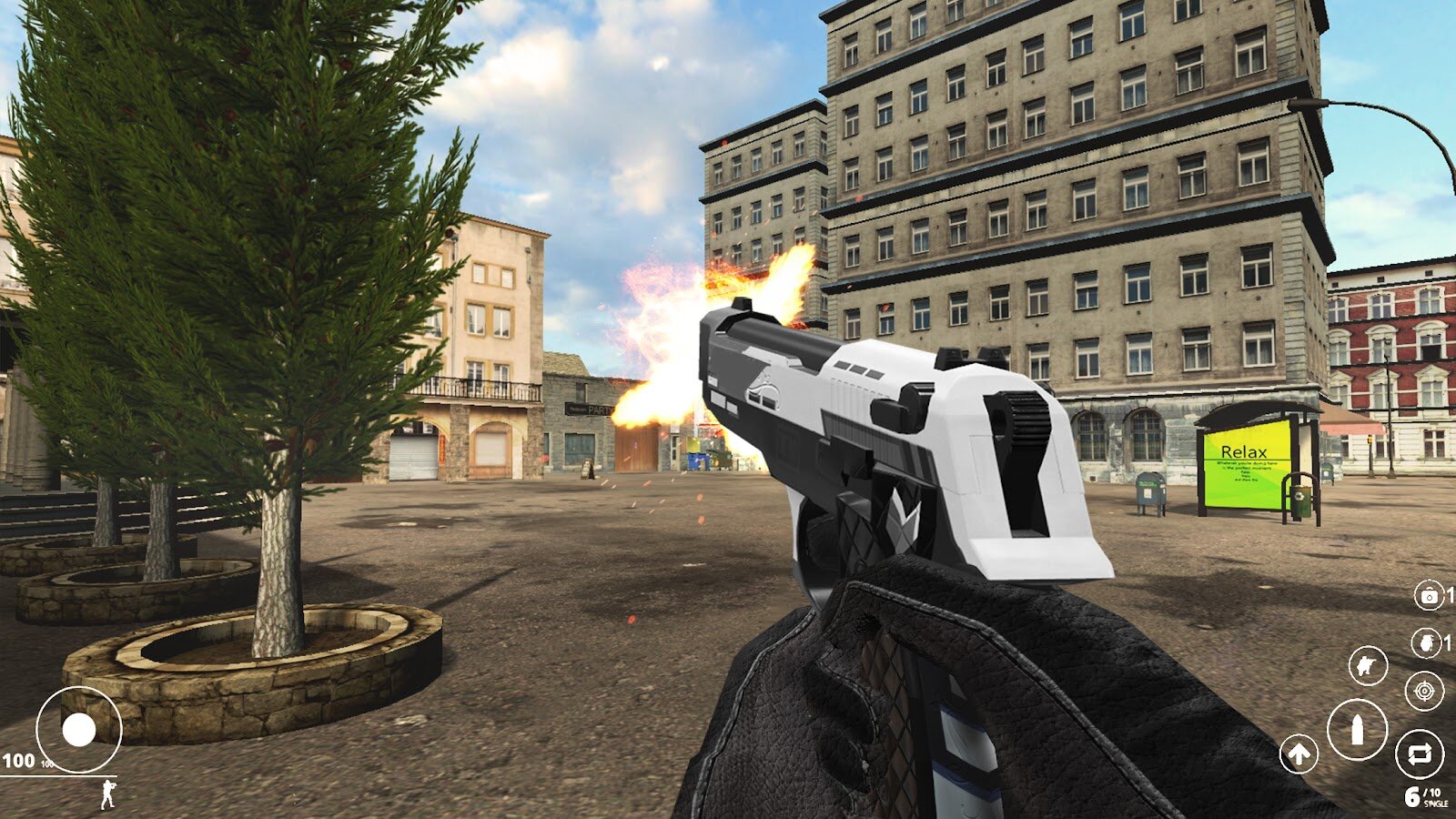1456x819 pixels.
Task: Tap the camera capture icon
Action: click(x=1429, y=595)
